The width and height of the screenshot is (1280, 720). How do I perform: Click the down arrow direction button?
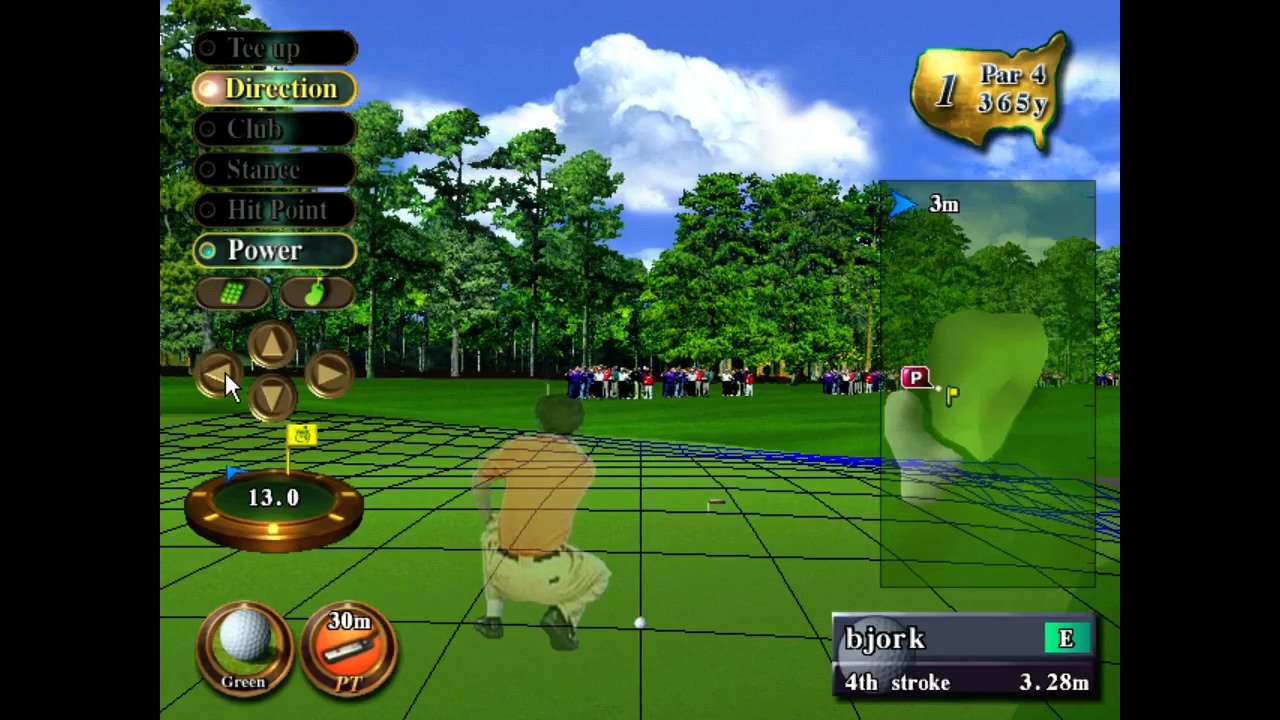272,397
